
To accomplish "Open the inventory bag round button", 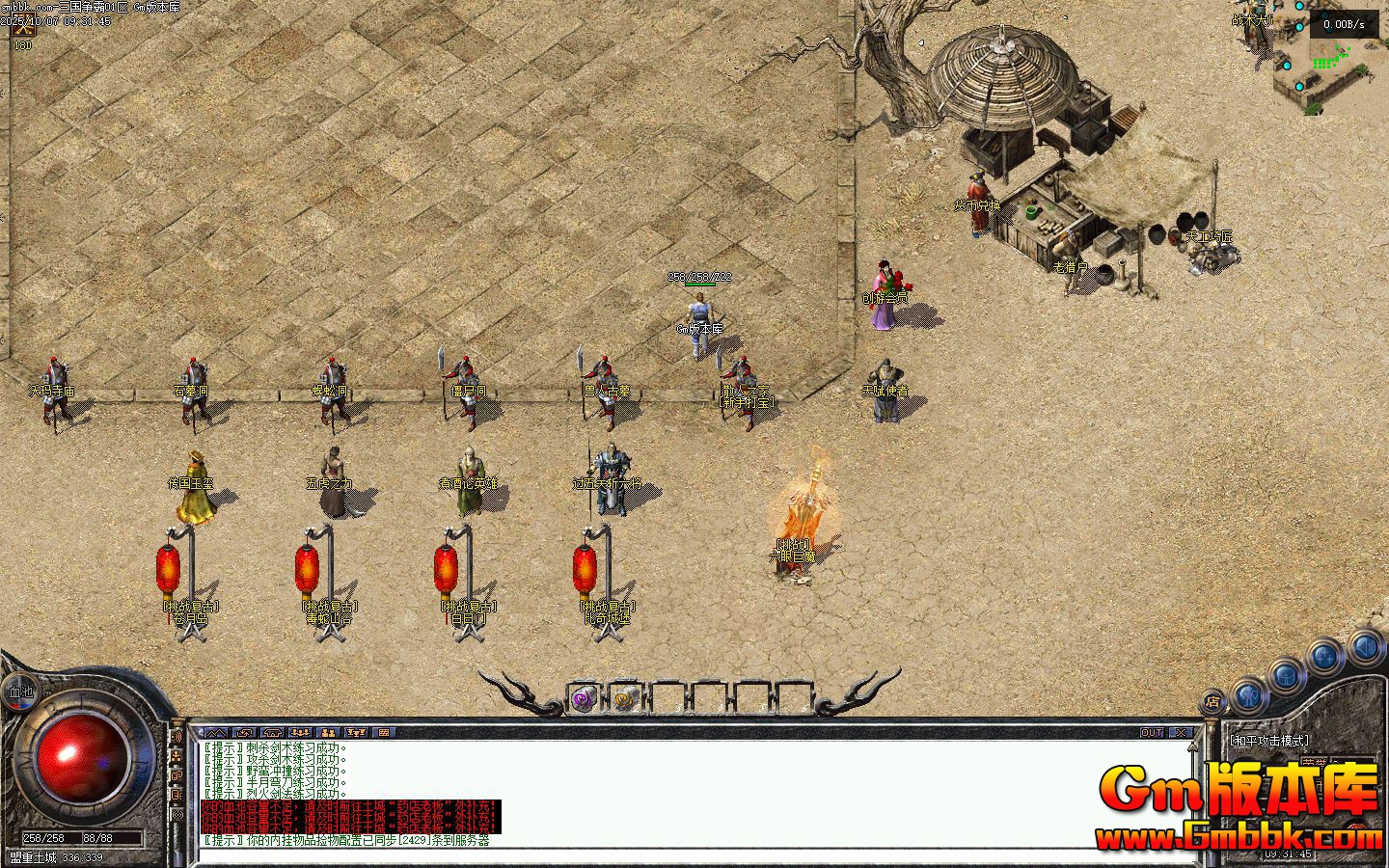I will [1287, 675].
